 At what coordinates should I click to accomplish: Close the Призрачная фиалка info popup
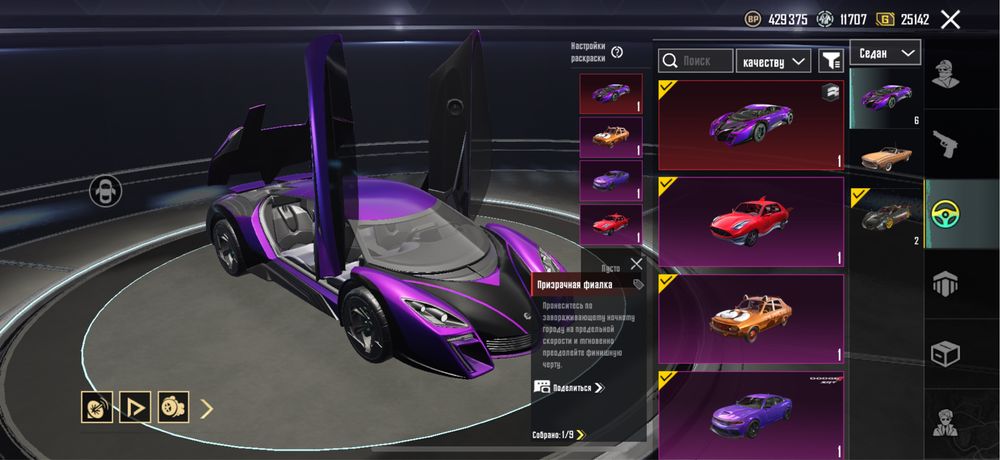[637, 264]
